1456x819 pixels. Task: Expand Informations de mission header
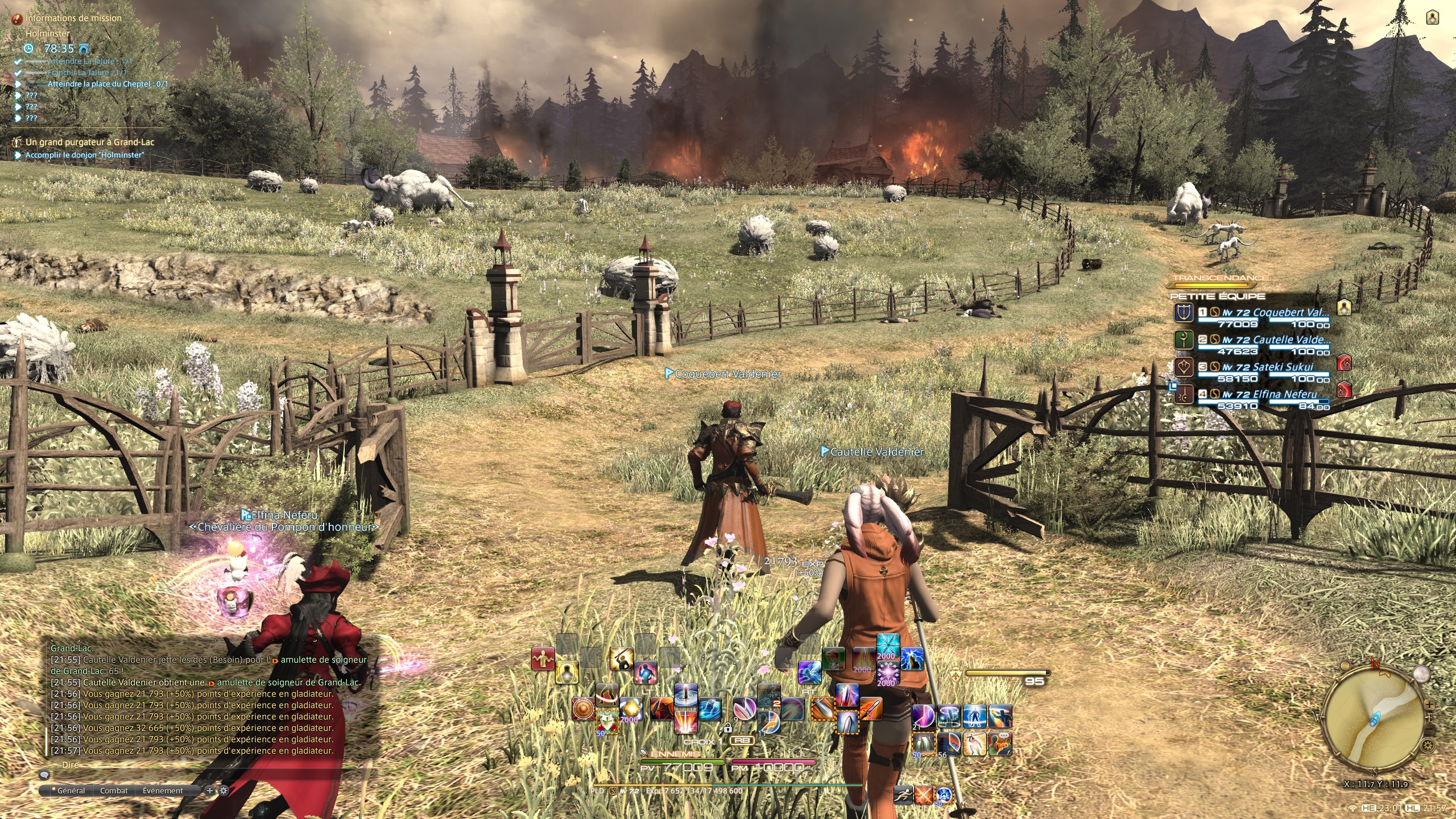(x=73, y=18)
